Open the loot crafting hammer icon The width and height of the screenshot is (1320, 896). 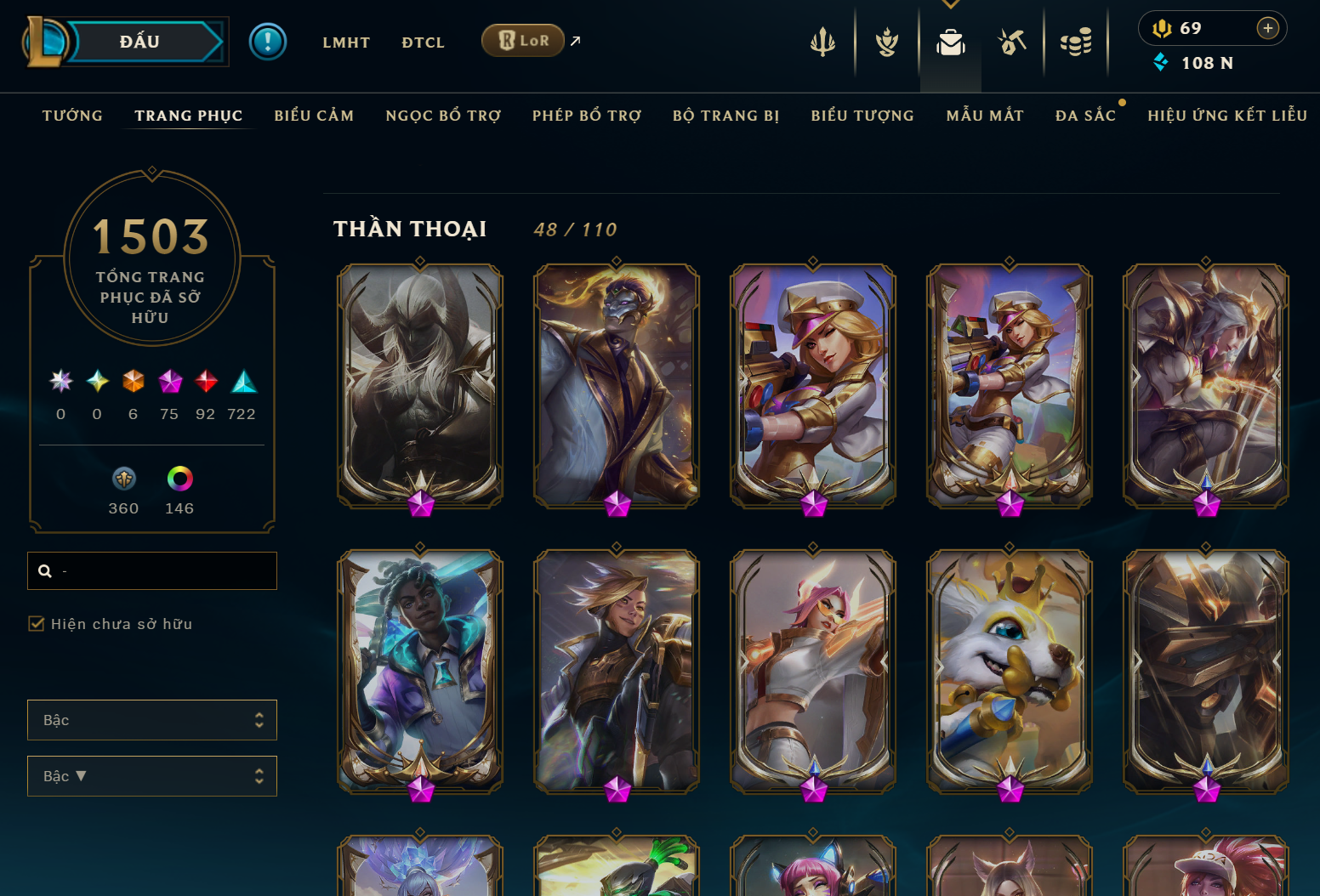pos(1012,42)
